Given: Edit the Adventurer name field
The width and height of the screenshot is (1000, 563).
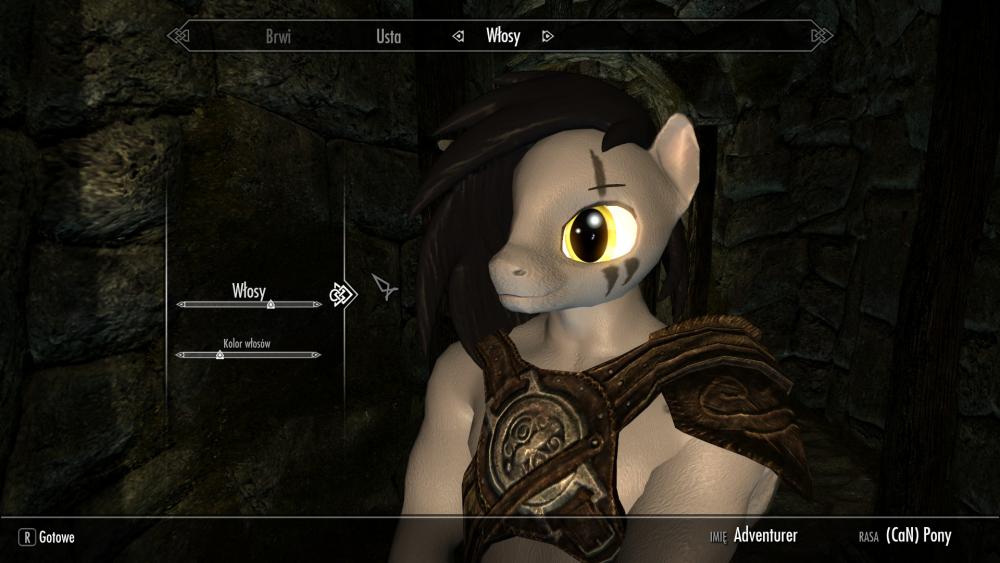Looking at the screenshot, I should (765, 536).
